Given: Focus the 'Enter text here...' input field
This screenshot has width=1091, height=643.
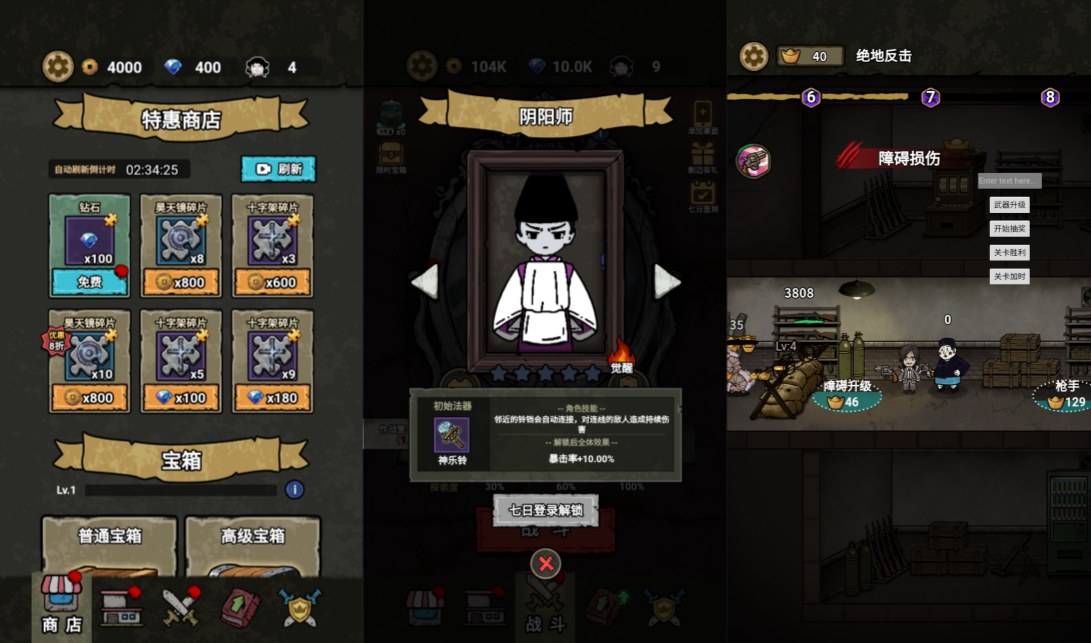Looking at the screenshot, I should pyautogui.click(x=1009, y=181).
